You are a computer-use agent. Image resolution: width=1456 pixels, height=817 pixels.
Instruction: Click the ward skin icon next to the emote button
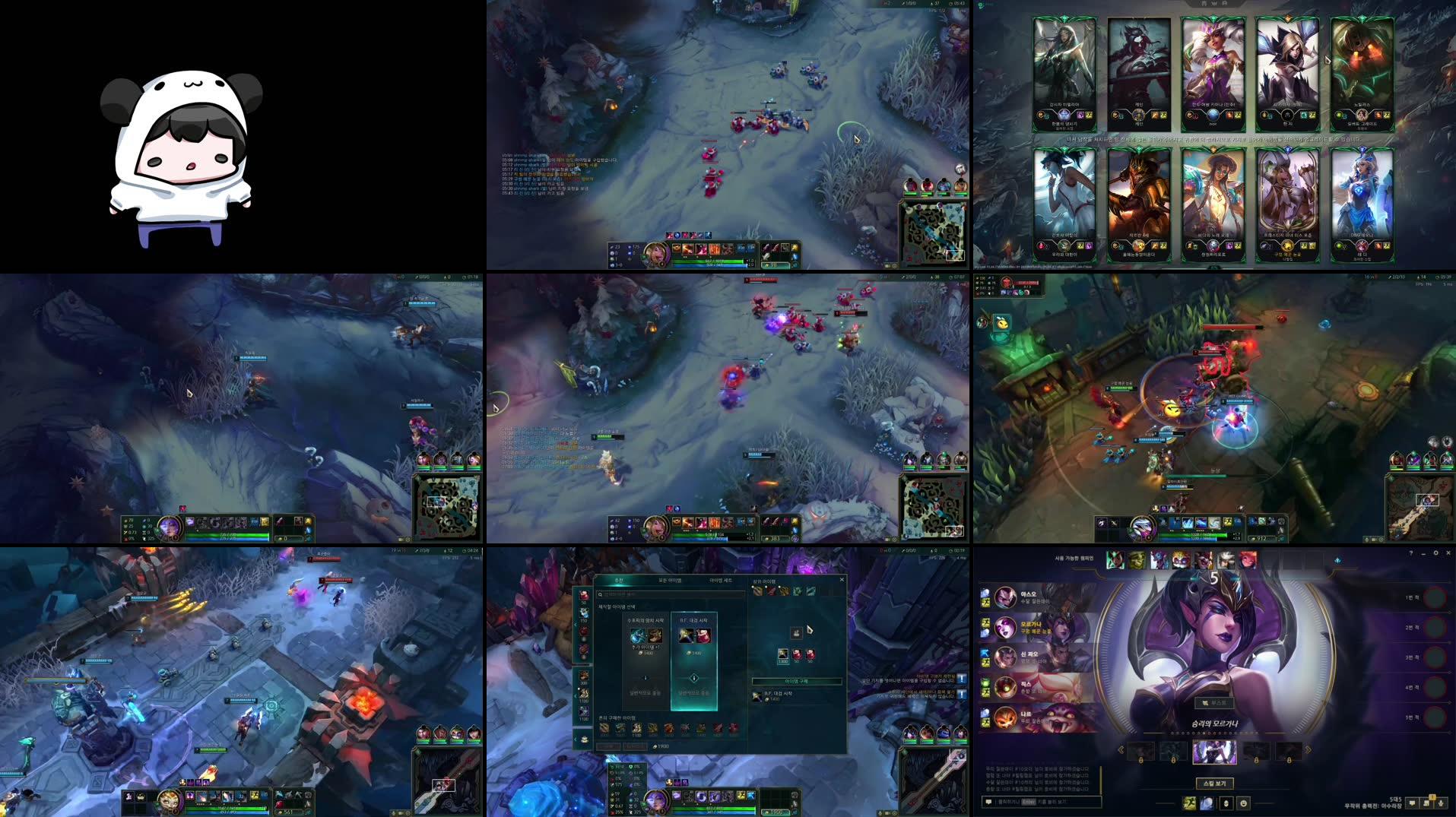(1226, 803)
